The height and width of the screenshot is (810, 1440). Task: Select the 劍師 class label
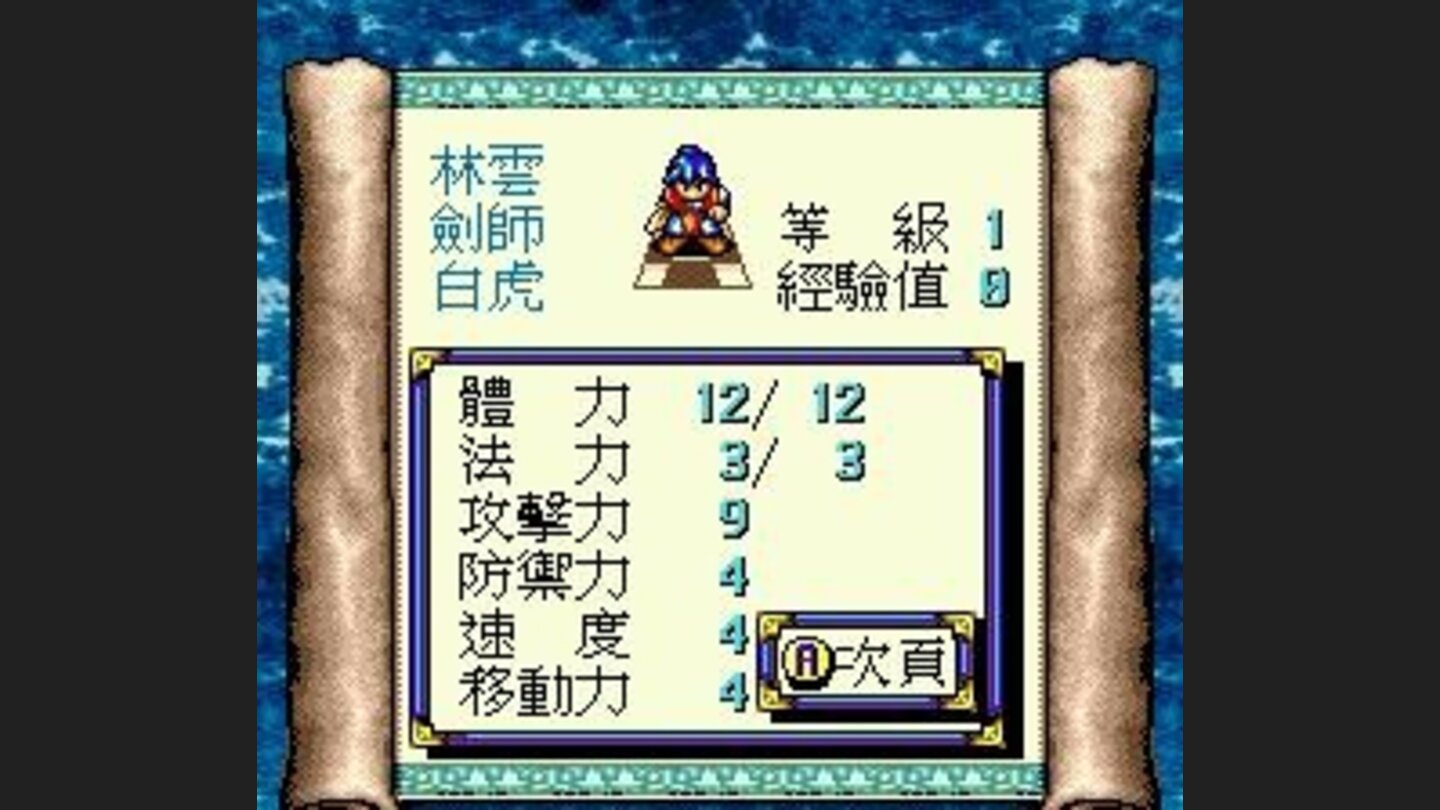pyautogui.click(x=490, y=228)
